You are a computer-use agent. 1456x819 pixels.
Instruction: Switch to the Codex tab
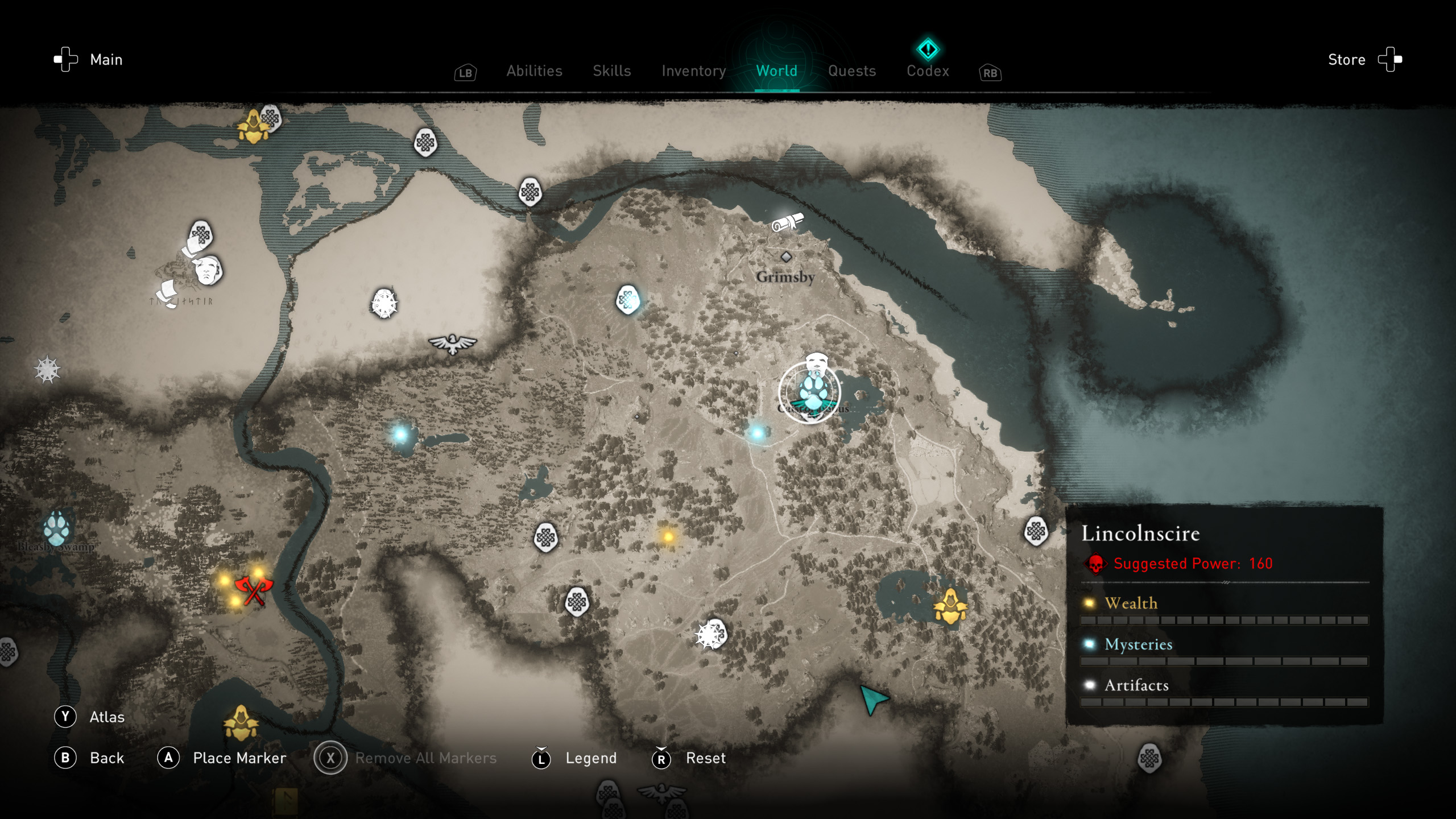click(x=927, y=71)
